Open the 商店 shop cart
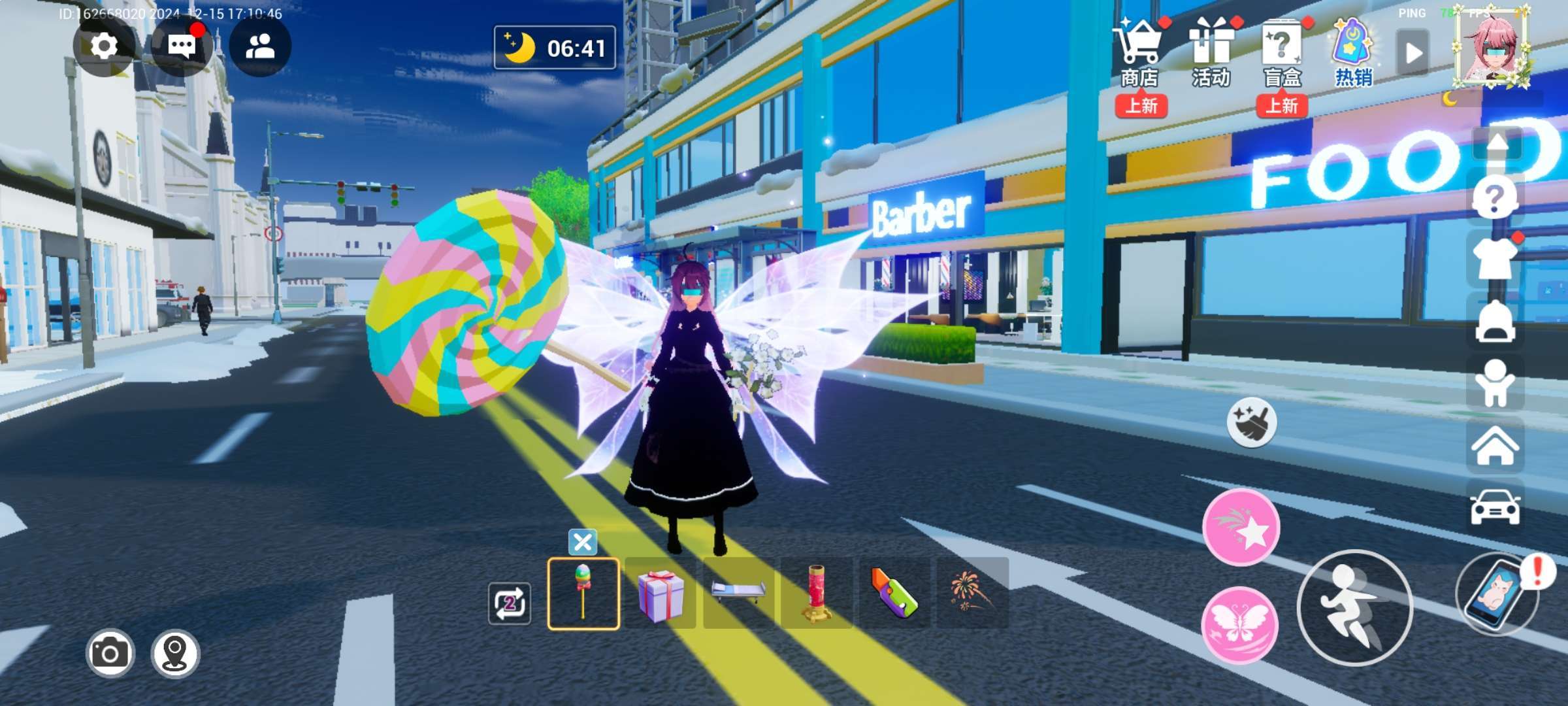The image size is (1568, 706). [1140, 52]
